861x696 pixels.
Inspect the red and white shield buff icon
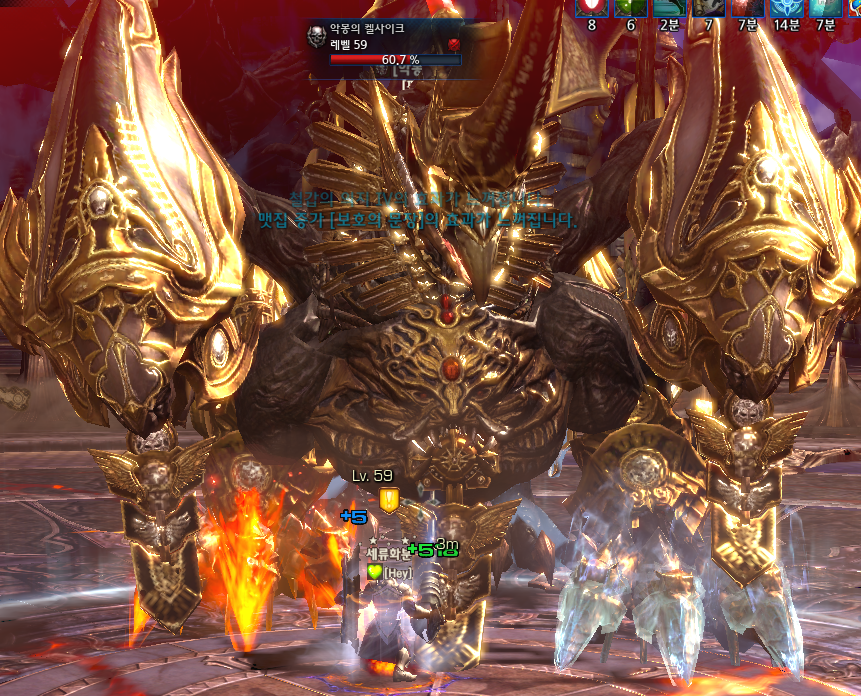(591, 7)
